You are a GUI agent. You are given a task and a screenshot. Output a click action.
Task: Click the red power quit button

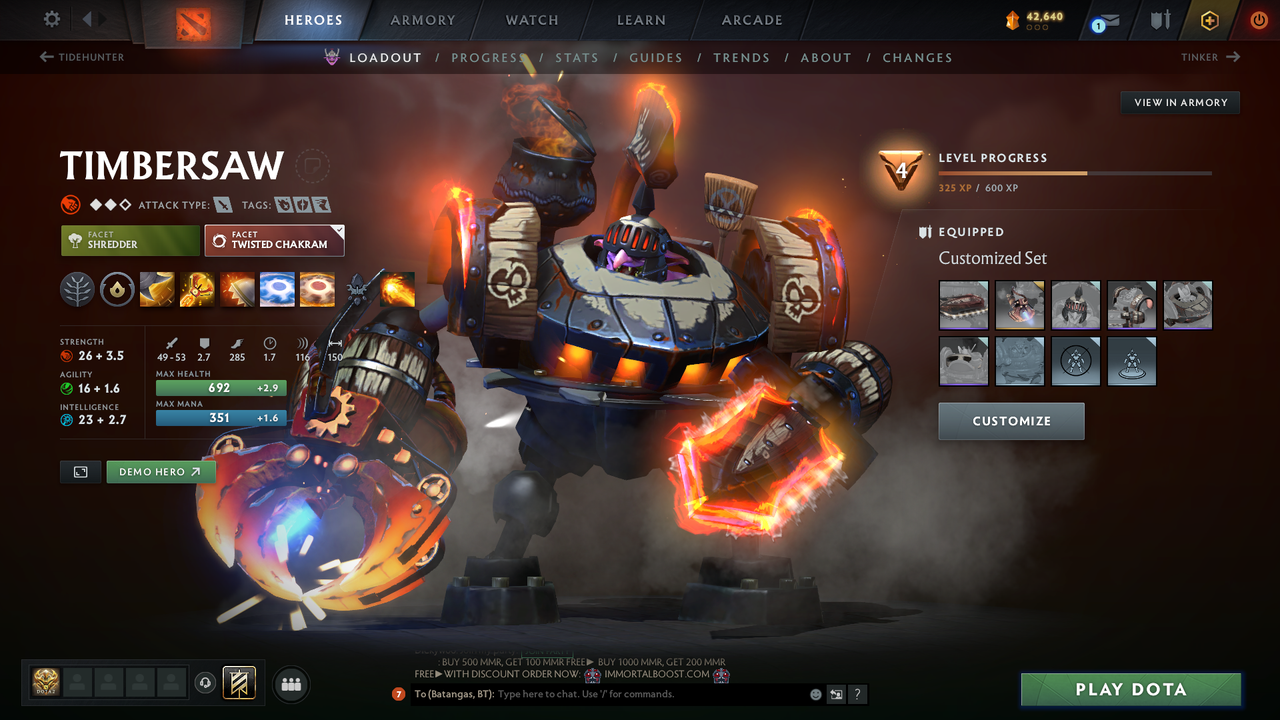click(1258, 20)
